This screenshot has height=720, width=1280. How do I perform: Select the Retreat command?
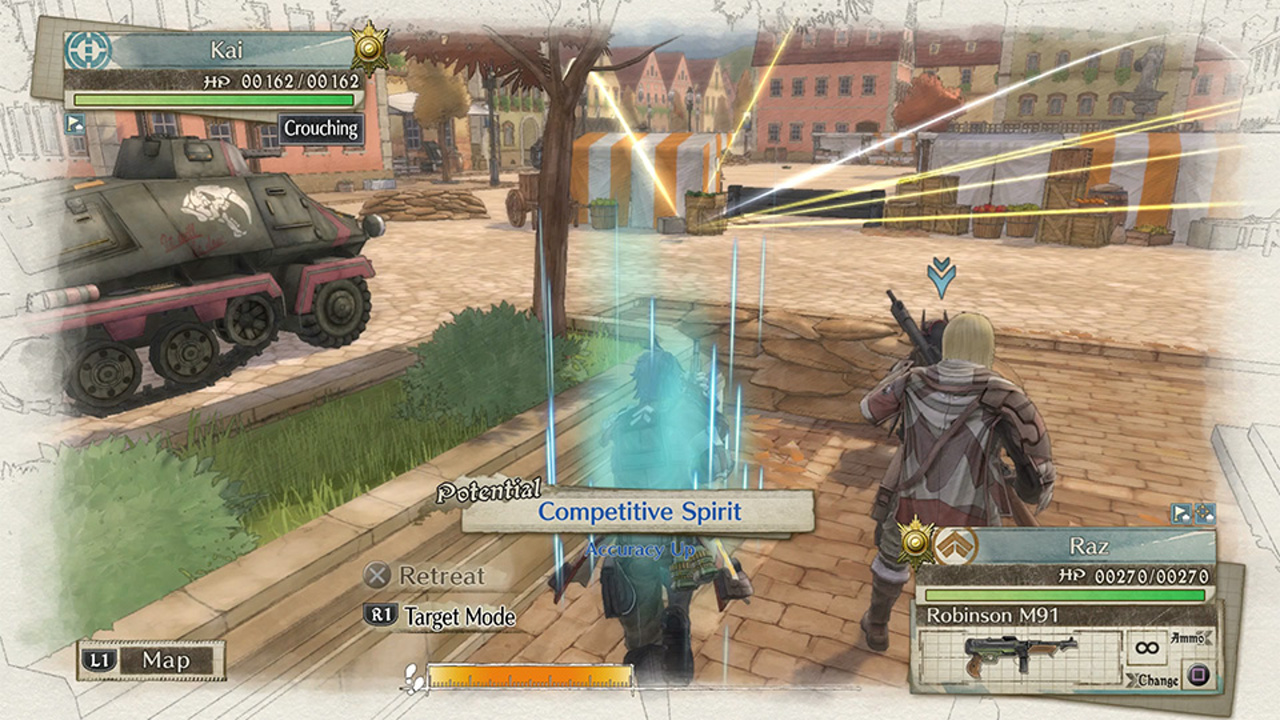(x=425, y=576)
